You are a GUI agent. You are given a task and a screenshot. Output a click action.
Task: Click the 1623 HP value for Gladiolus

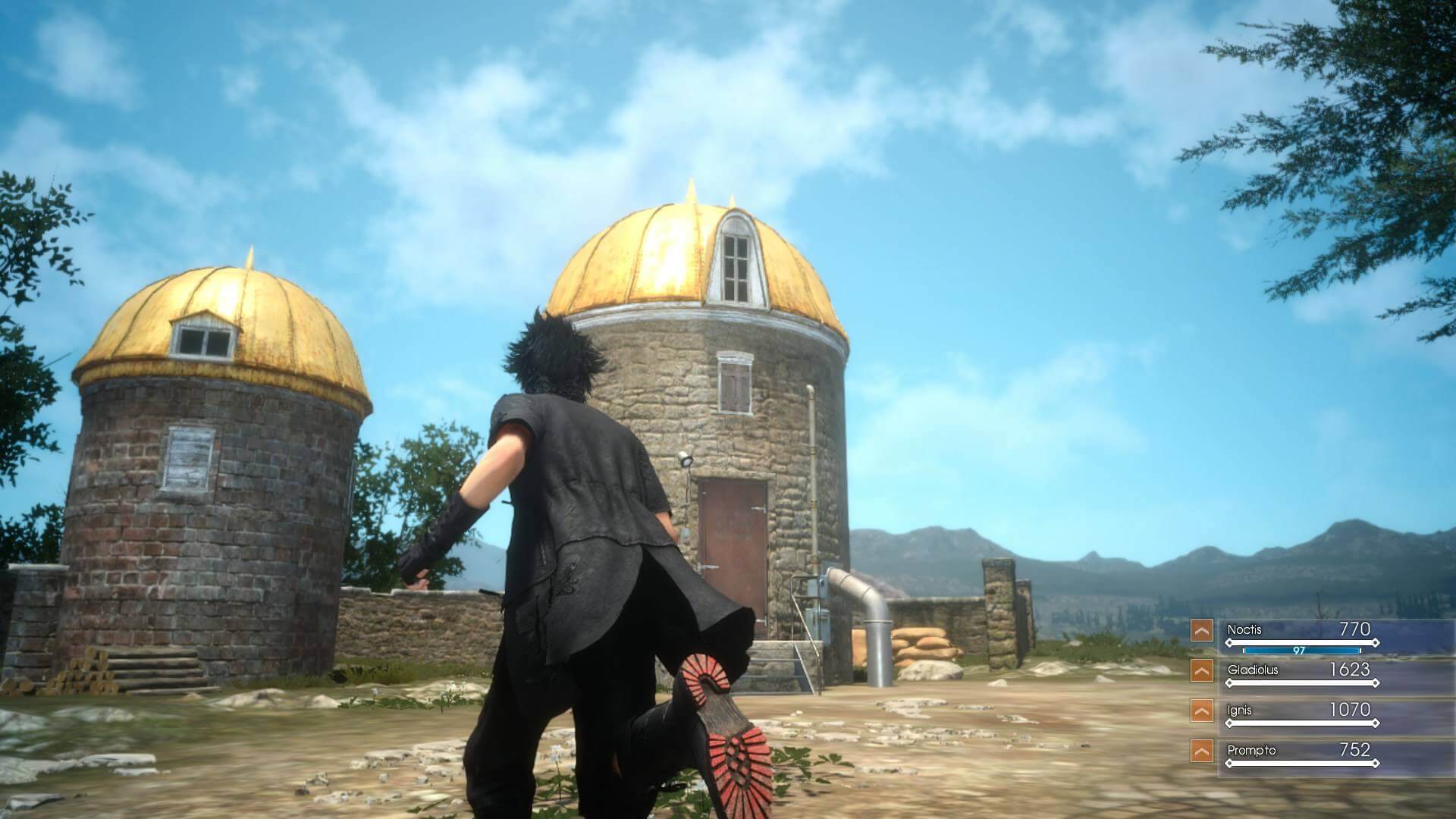click(x=1350, y=670)
